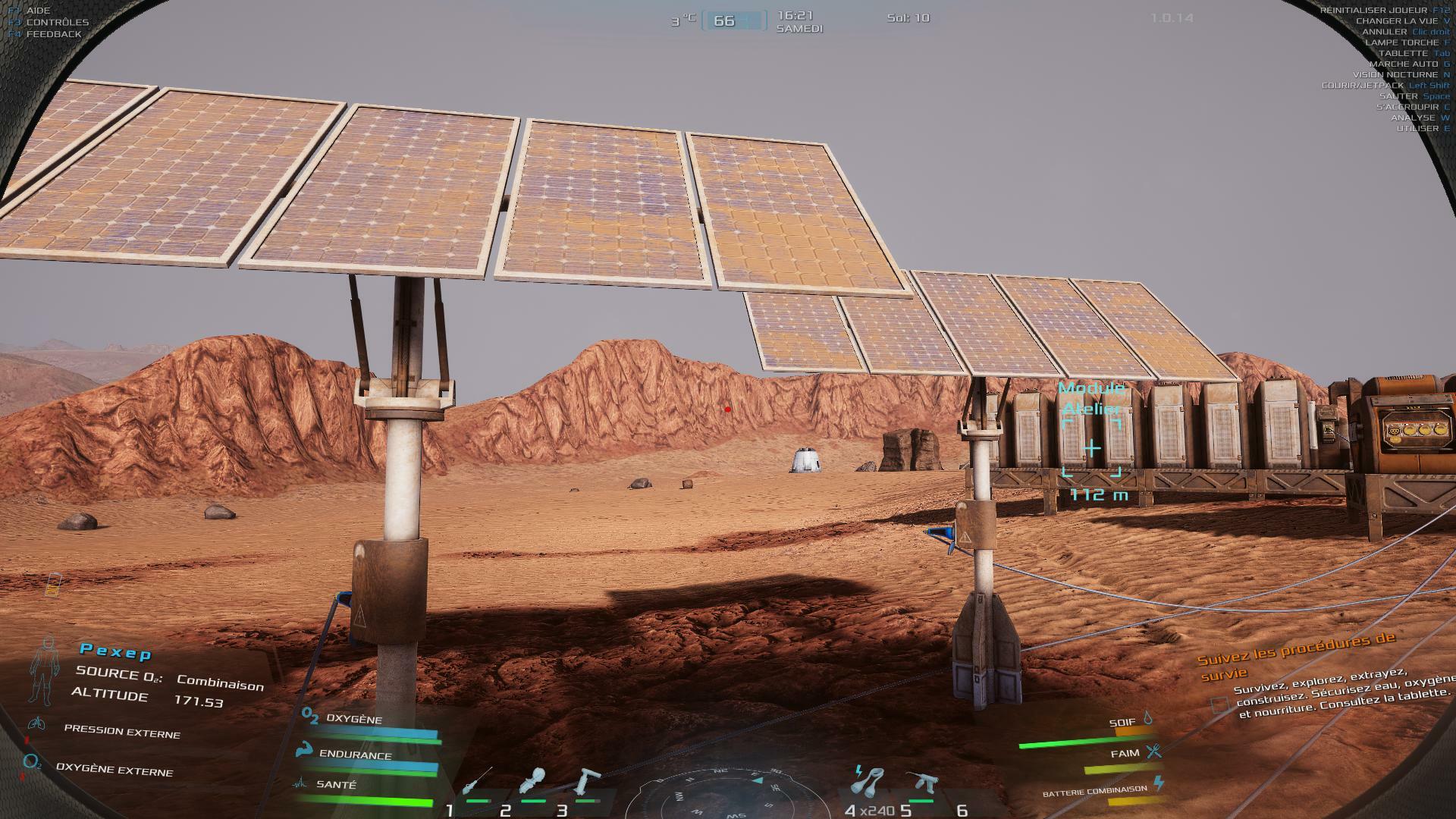Image resolution: width=1456 pixels, height=819 pixels.
Task: Equip the handheld gun tool in slot 5
Action: coord(921,781)
